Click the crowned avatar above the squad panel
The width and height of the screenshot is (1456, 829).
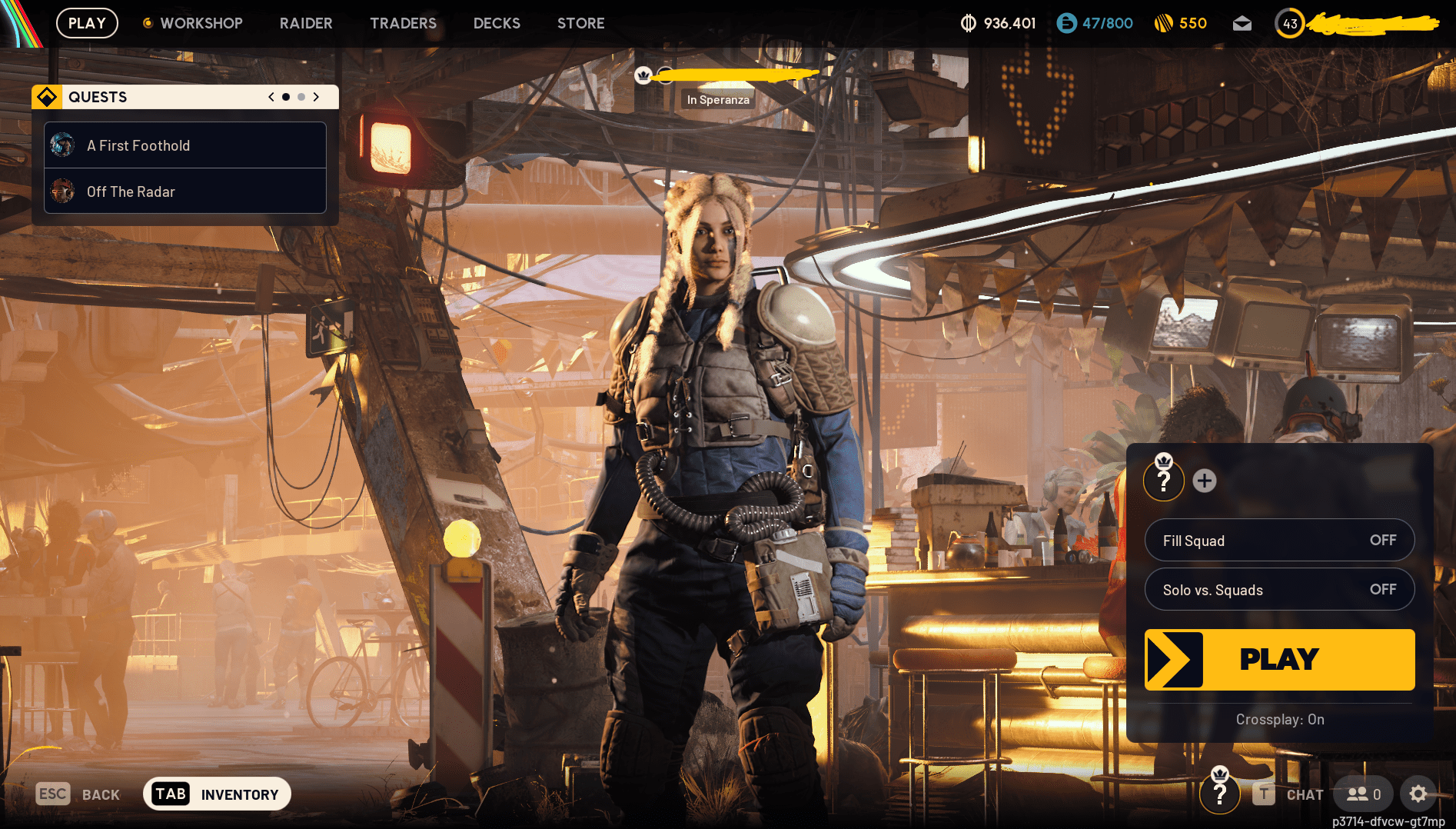(1164, 480)
